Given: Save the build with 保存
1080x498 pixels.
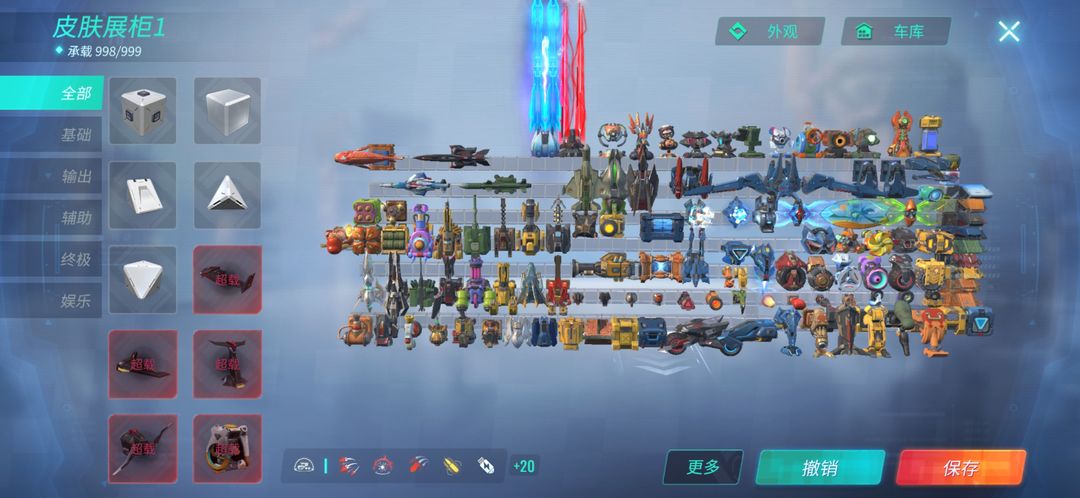Looking at the screenshot, I should (x=960, y=467).
